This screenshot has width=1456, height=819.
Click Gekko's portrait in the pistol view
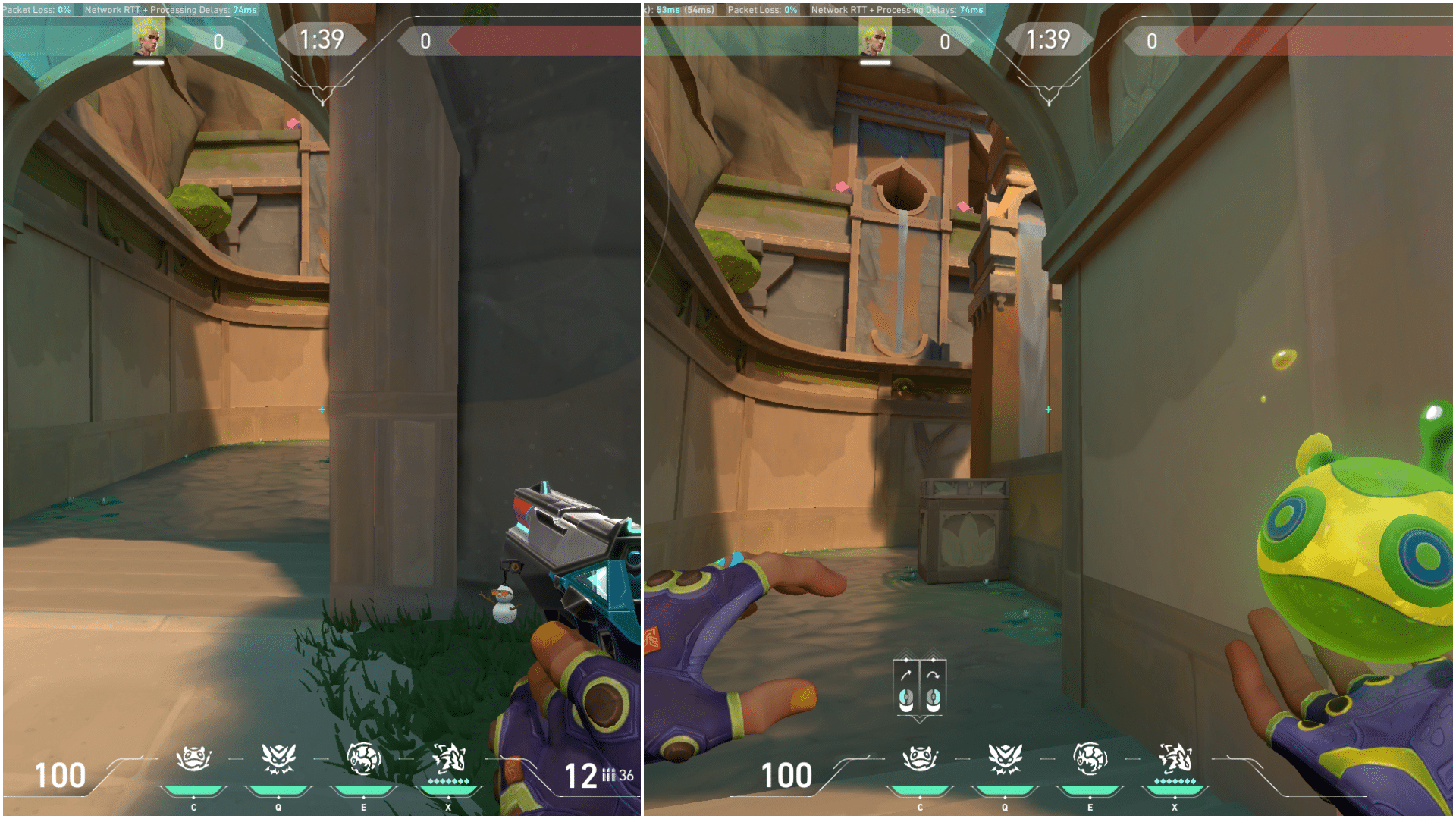(149, 38)
